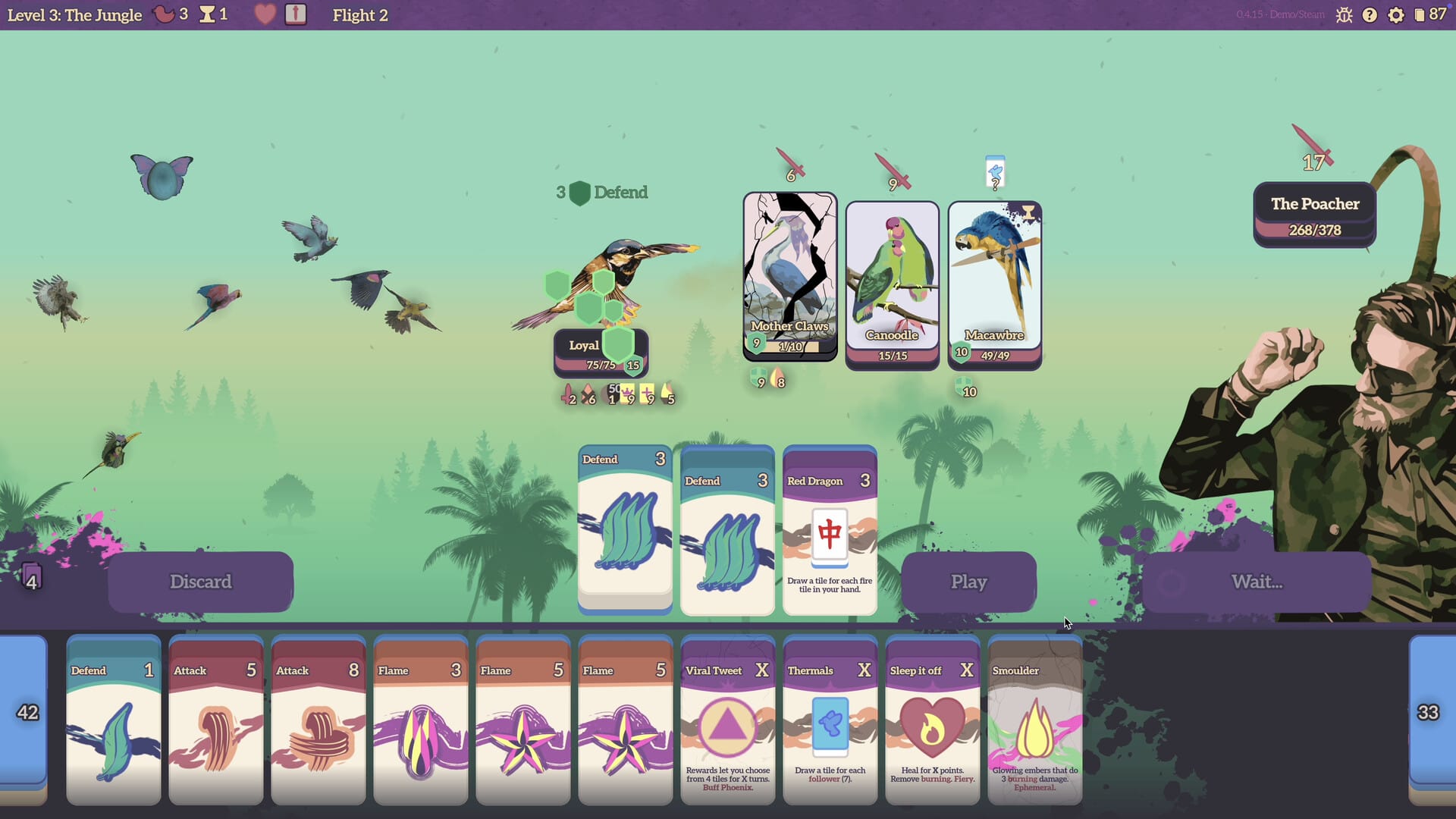Select the Defend 1 card in hand
Image resolution: width=1456 pixels, height=819 pixels.
pyautogui.click(x=114, y=720)
